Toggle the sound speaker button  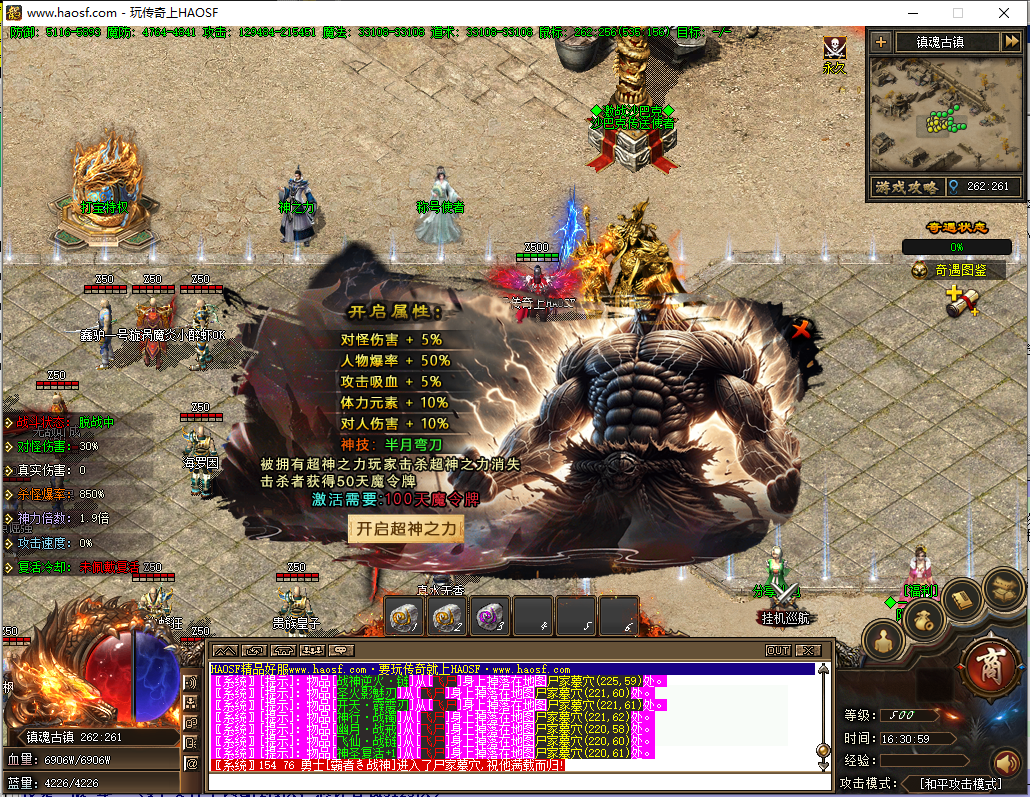pos(1006,763)
